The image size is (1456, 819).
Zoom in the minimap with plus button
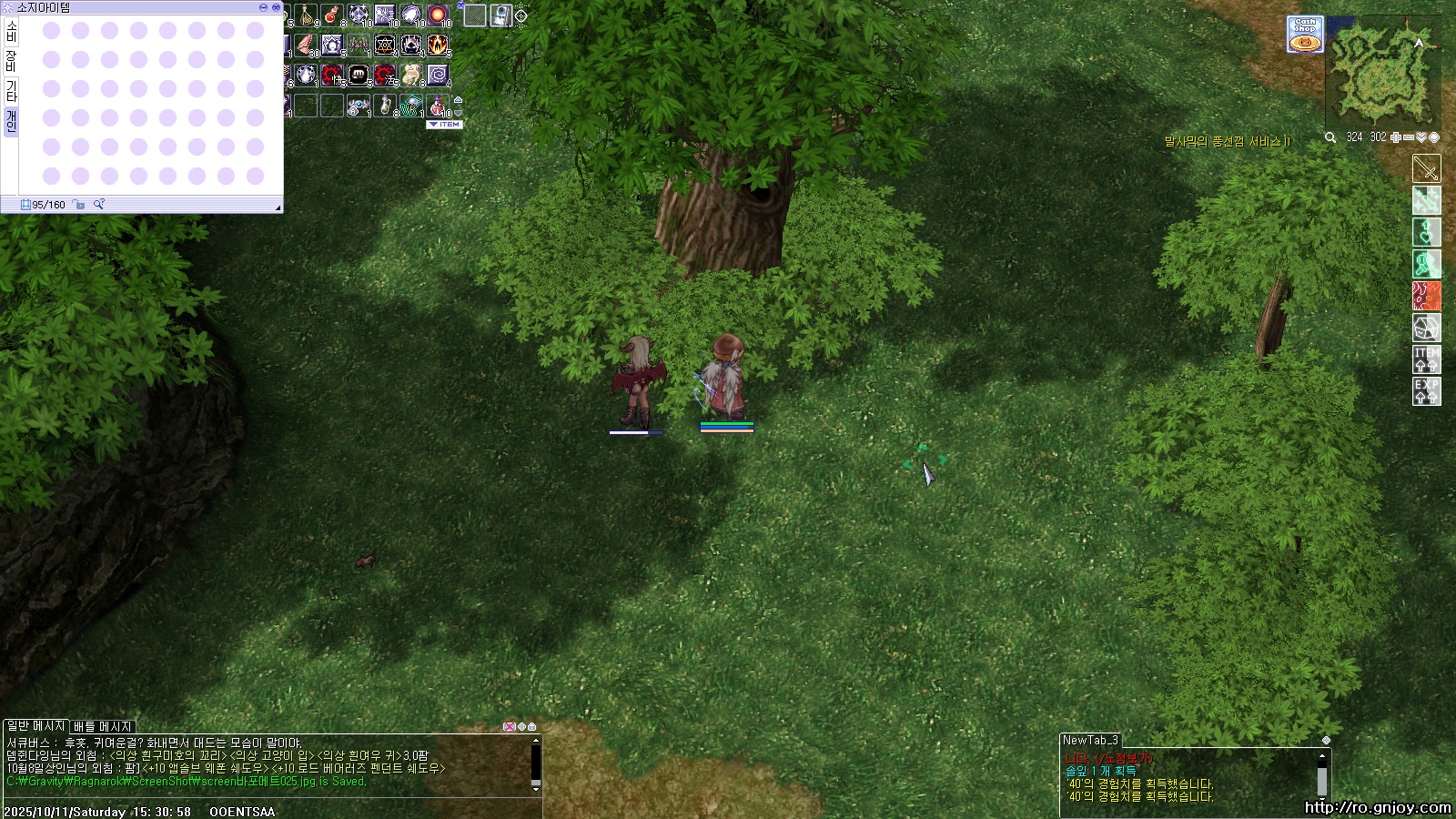pyautogui.click(x=1396, y=137)
